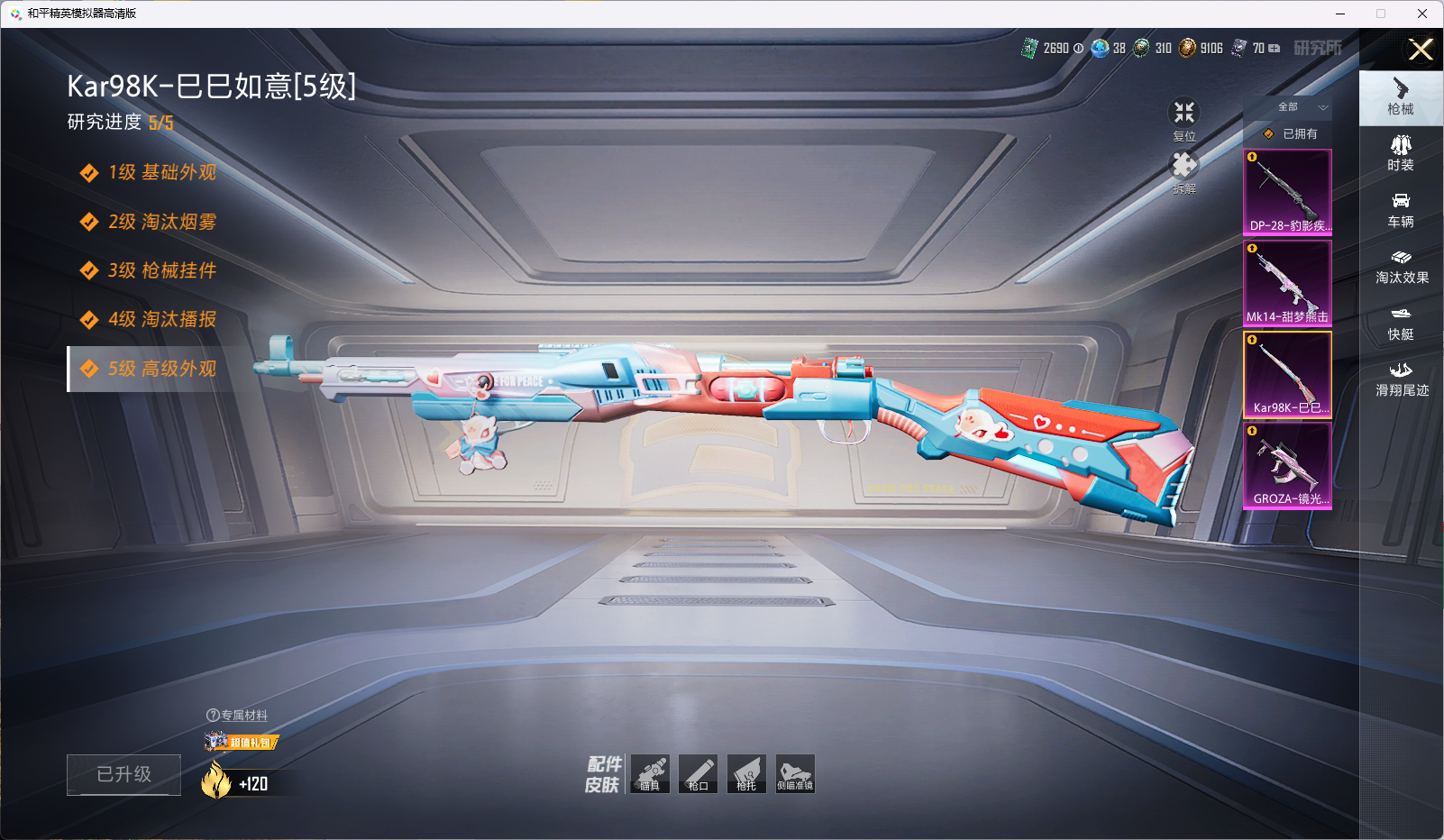
Task: Select the 快艇 speedboat tab
Action: click(x=1401, y=323)
